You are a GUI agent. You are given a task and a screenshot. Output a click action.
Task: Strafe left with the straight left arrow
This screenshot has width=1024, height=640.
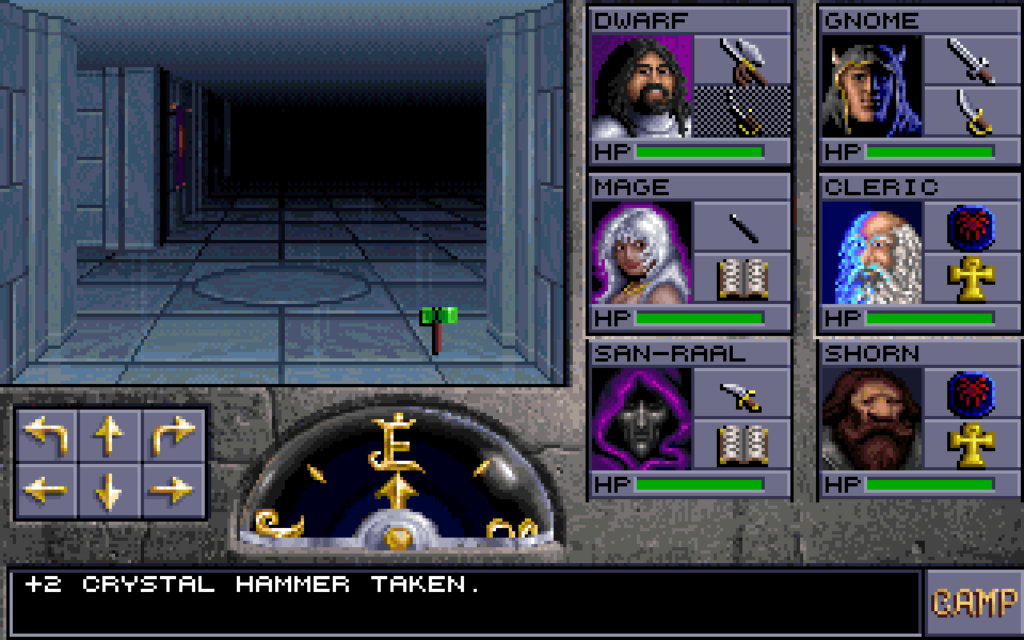click(45, 489)
